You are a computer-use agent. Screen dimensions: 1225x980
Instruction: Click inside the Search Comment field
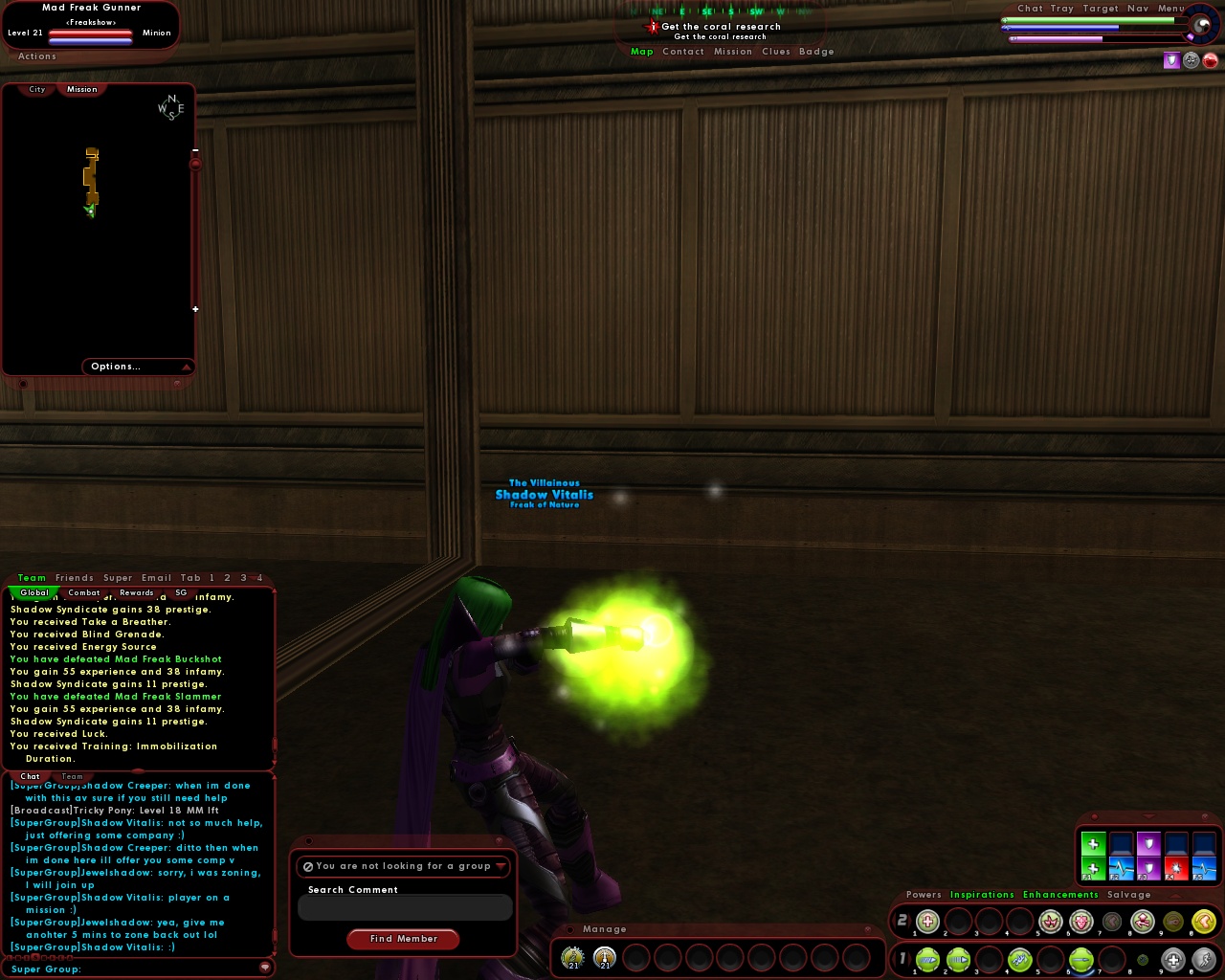point(404,907)
